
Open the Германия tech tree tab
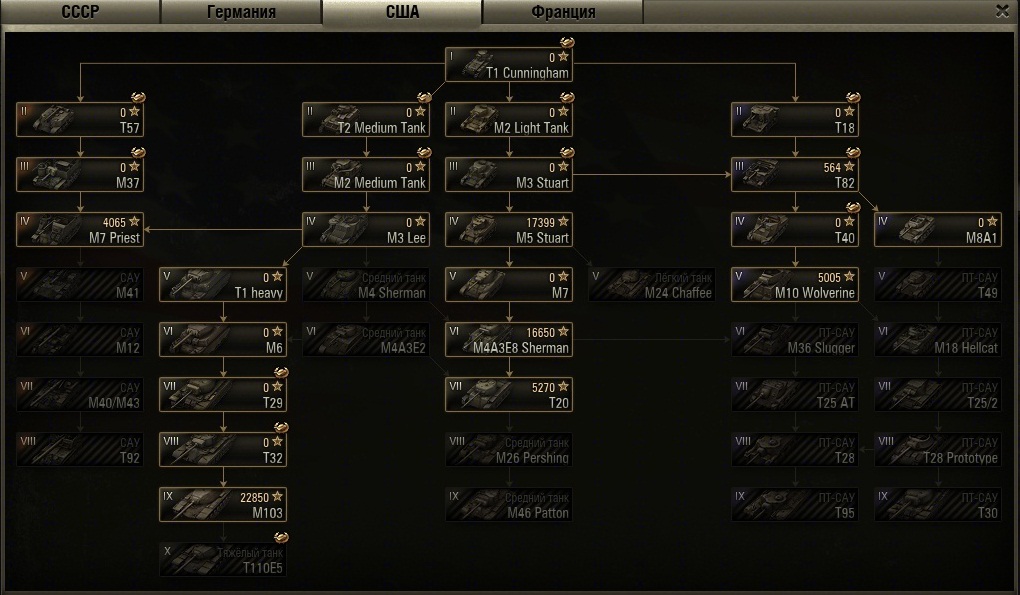pyautogui.click(x=241, y=12)
